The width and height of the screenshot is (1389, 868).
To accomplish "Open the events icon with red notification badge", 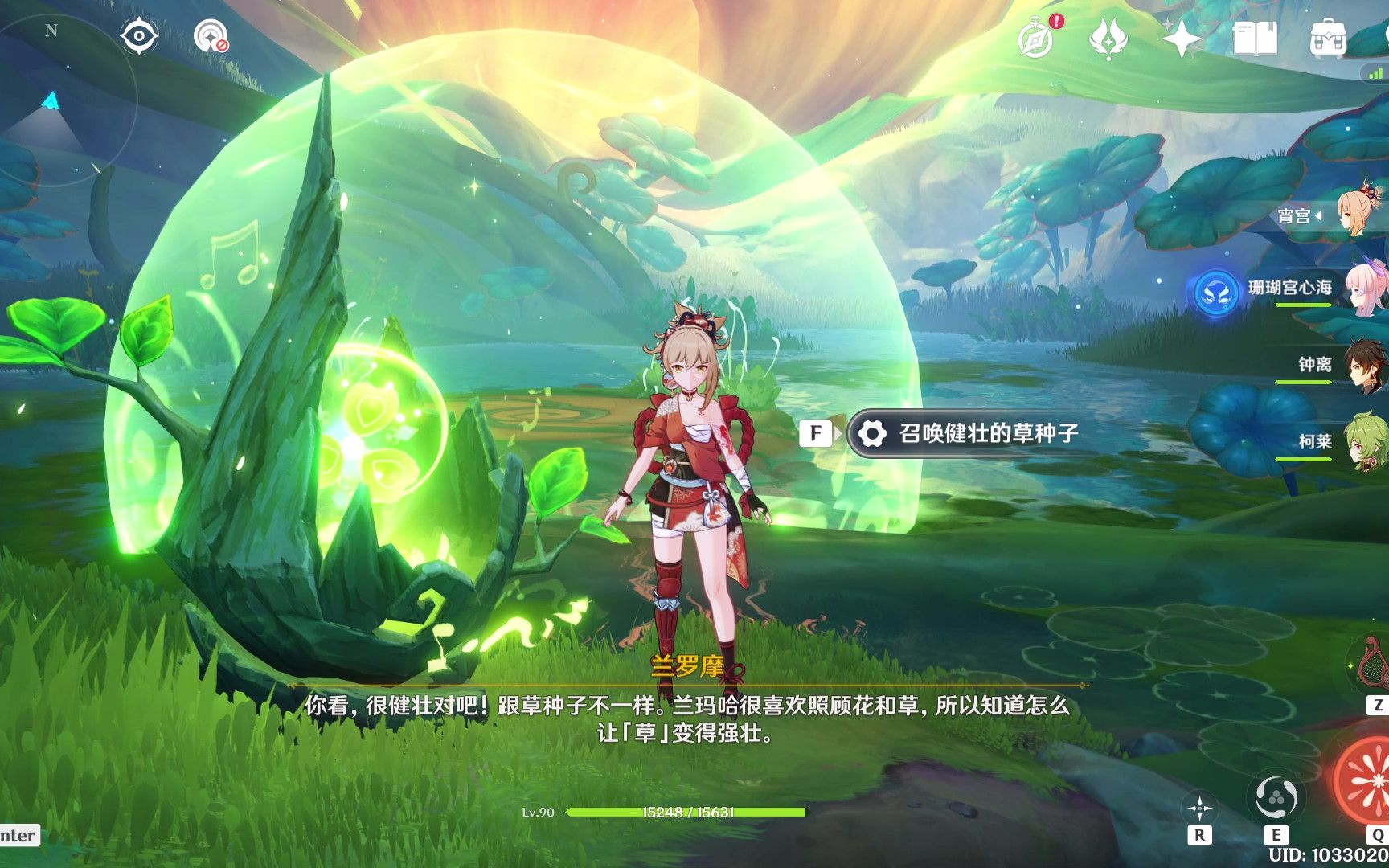I will coord(1038,38).
